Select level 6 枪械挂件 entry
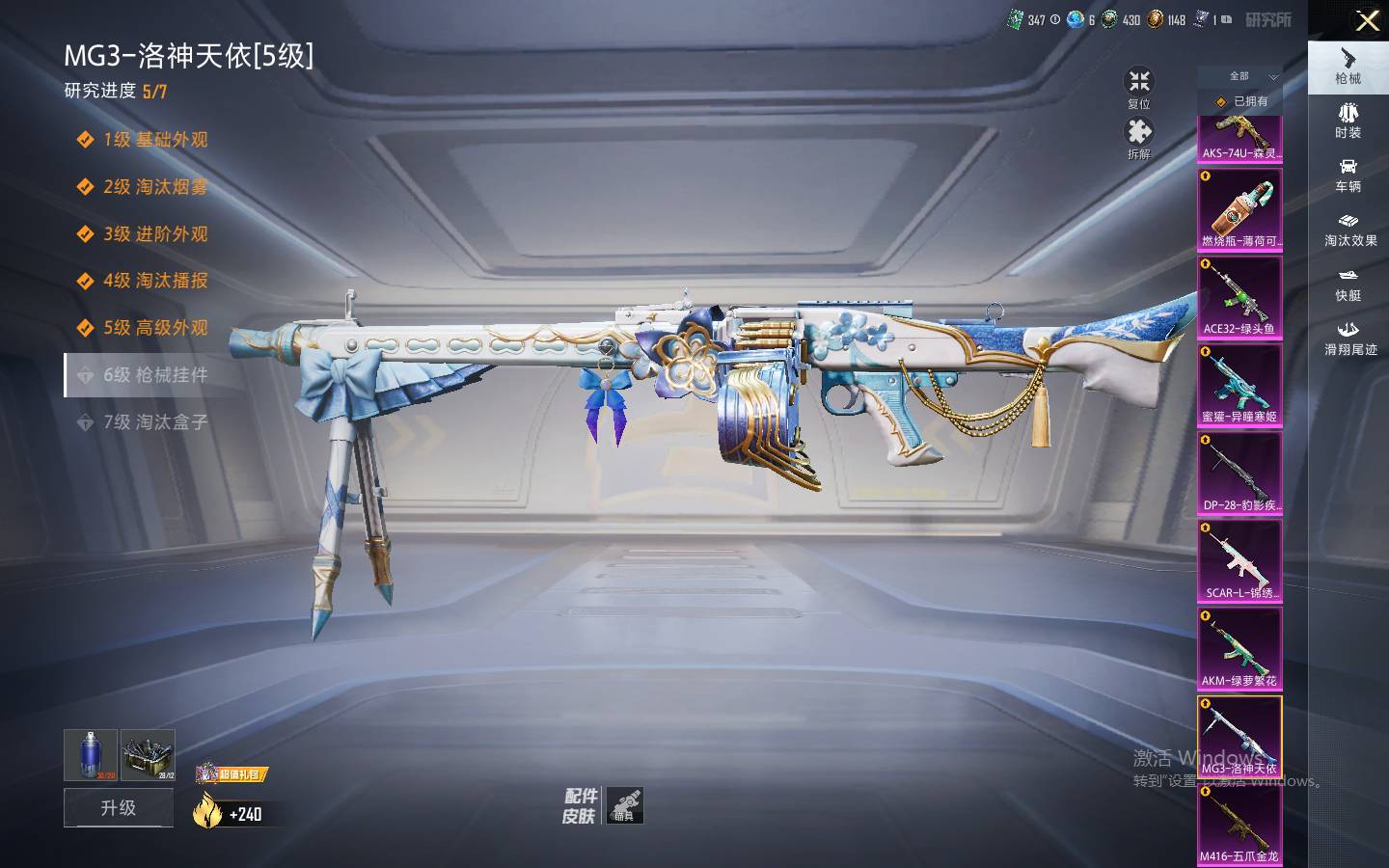The width and height of the screenshot is (1389, 868). coord(155,375)
